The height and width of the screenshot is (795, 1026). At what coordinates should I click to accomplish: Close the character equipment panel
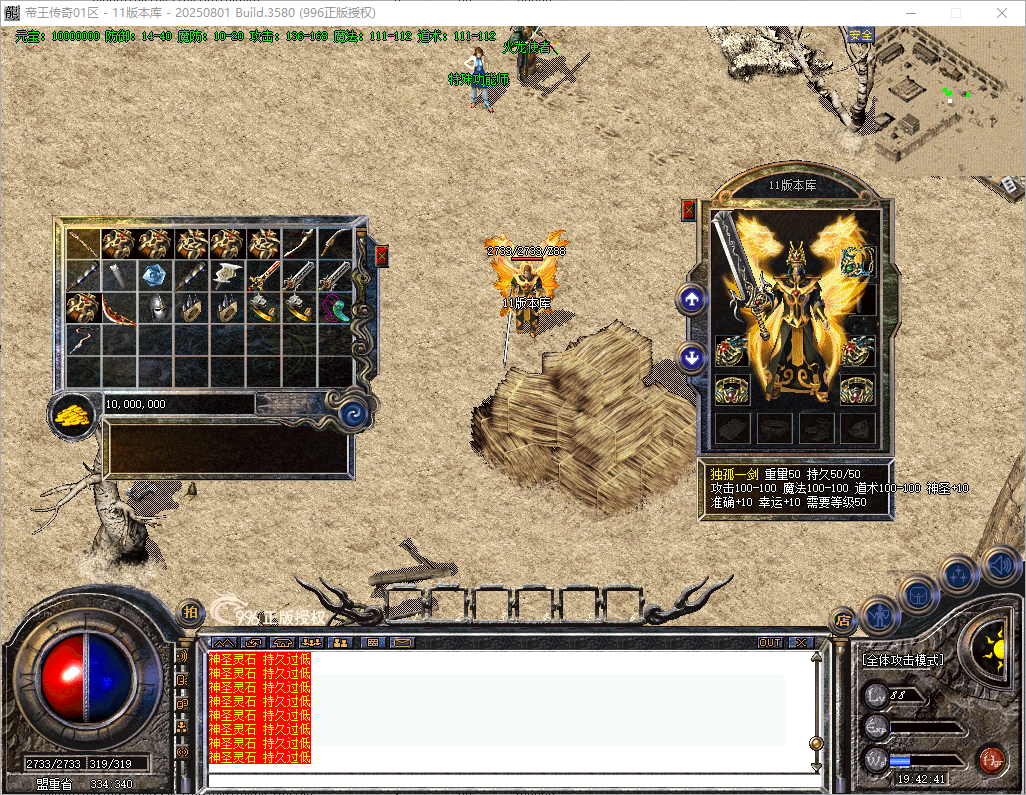(688, 210)
